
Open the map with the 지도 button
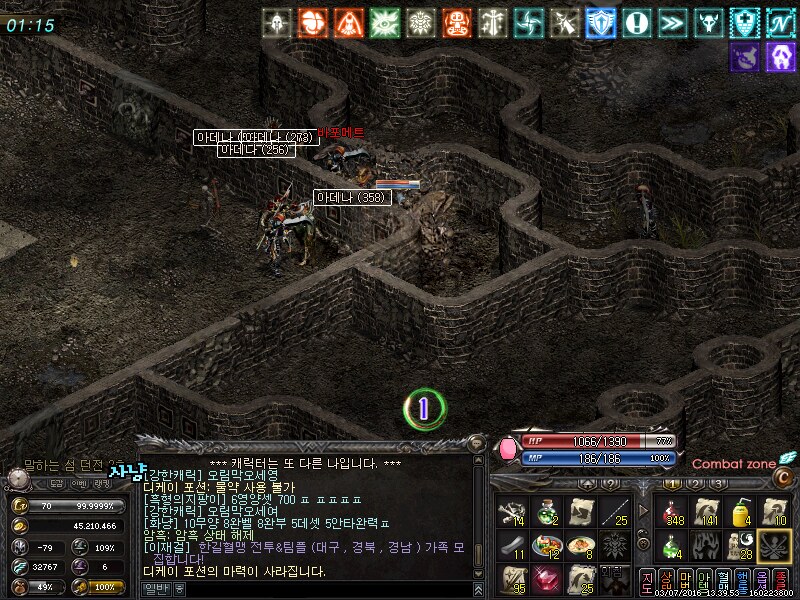tap(647, 581)
